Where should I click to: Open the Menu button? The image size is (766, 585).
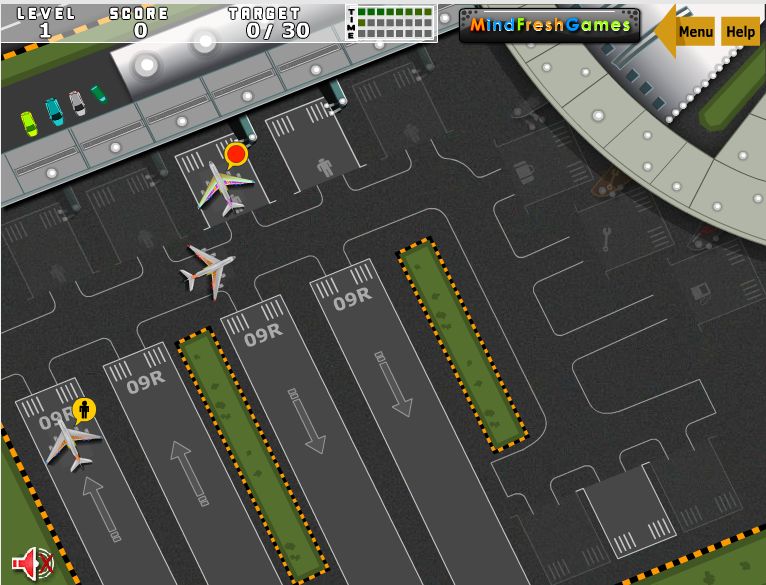695,32
